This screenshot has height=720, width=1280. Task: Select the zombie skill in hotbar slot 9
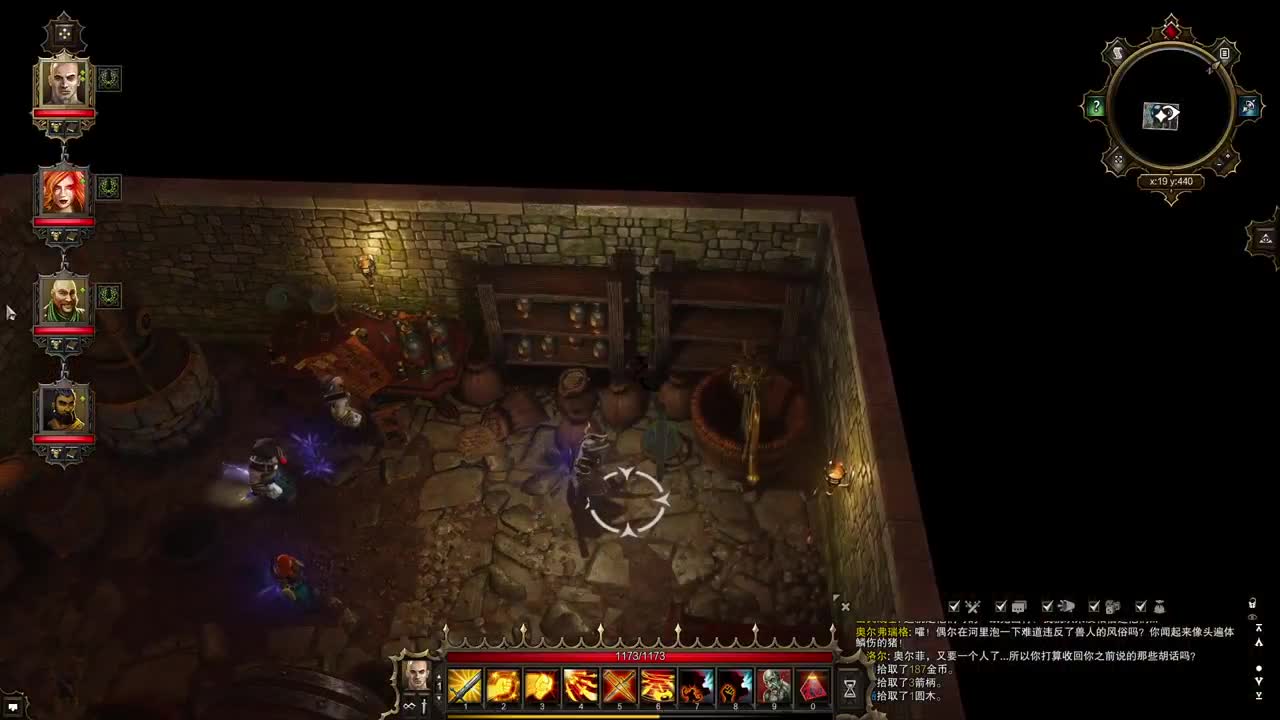(x=773, y=685)
